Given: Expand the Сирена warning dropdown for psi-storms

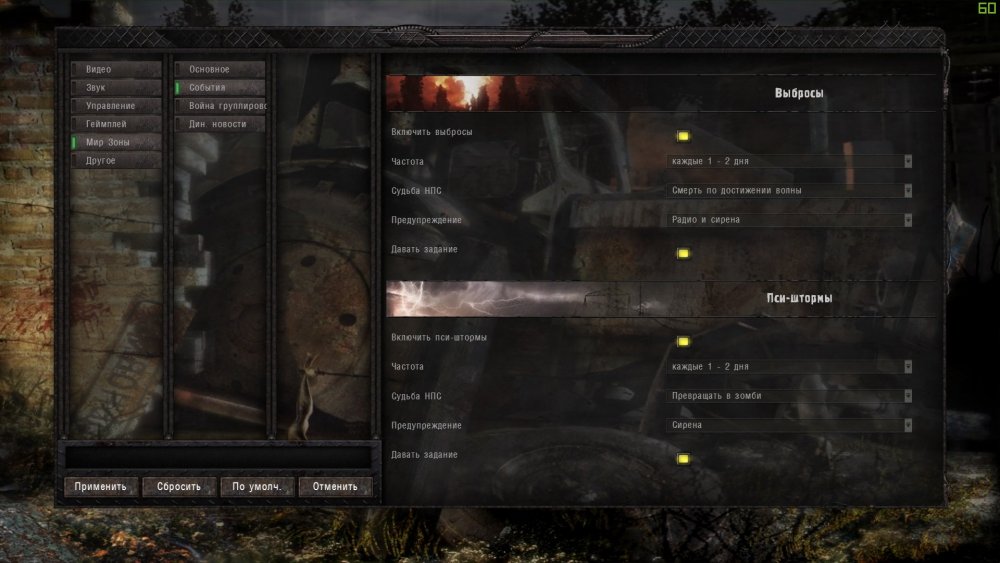Looking at the screenshot, I should [x=790, y=425].
